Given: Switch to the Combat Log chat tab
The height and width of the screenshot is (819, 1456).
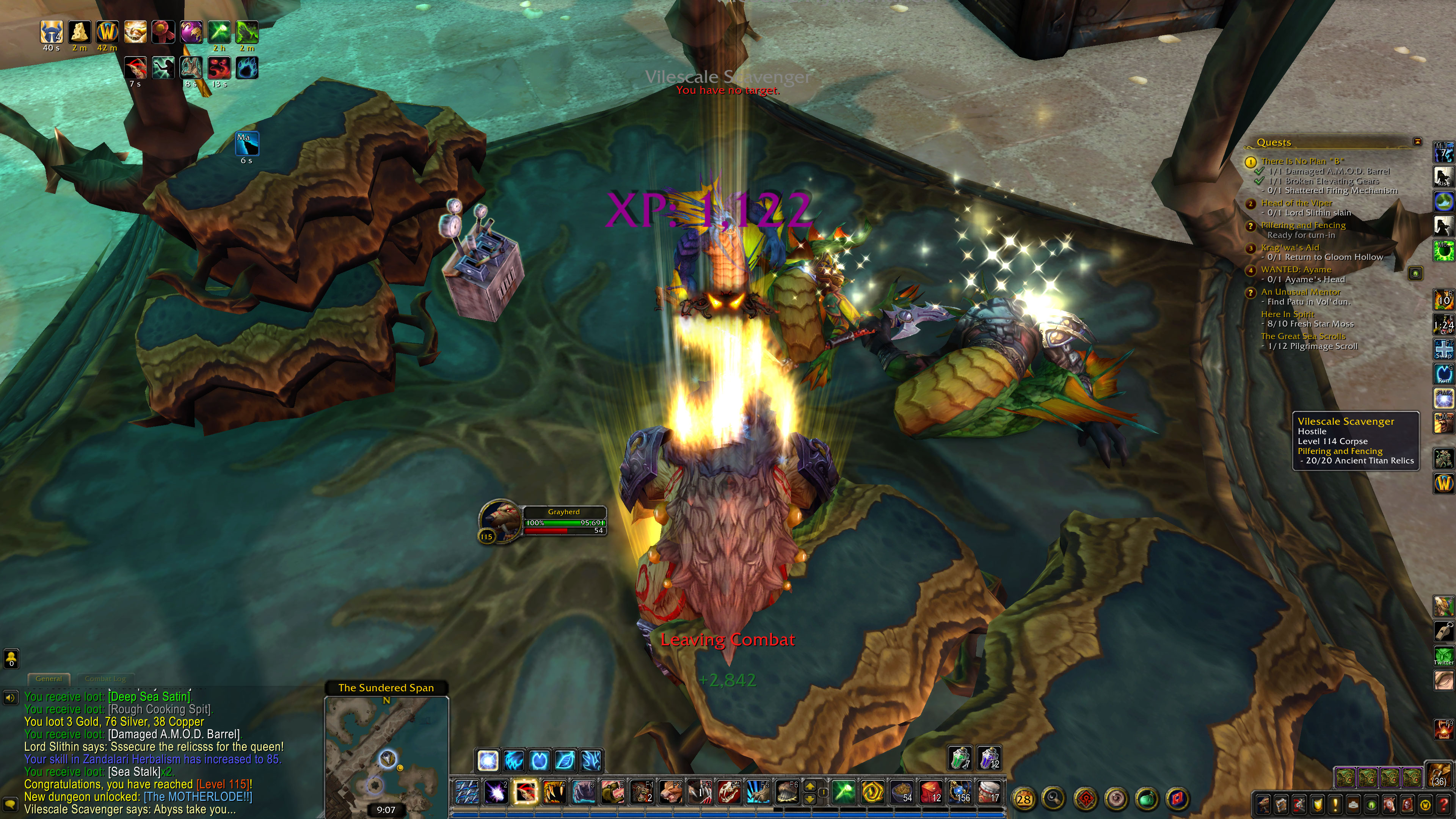Looking at the screenshot, I should [105, 679].
